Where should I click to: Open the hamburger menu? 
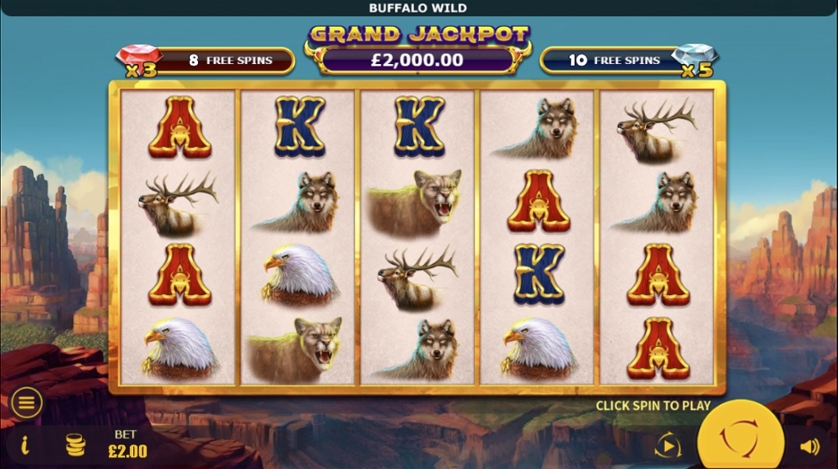(x=26, y=403)
